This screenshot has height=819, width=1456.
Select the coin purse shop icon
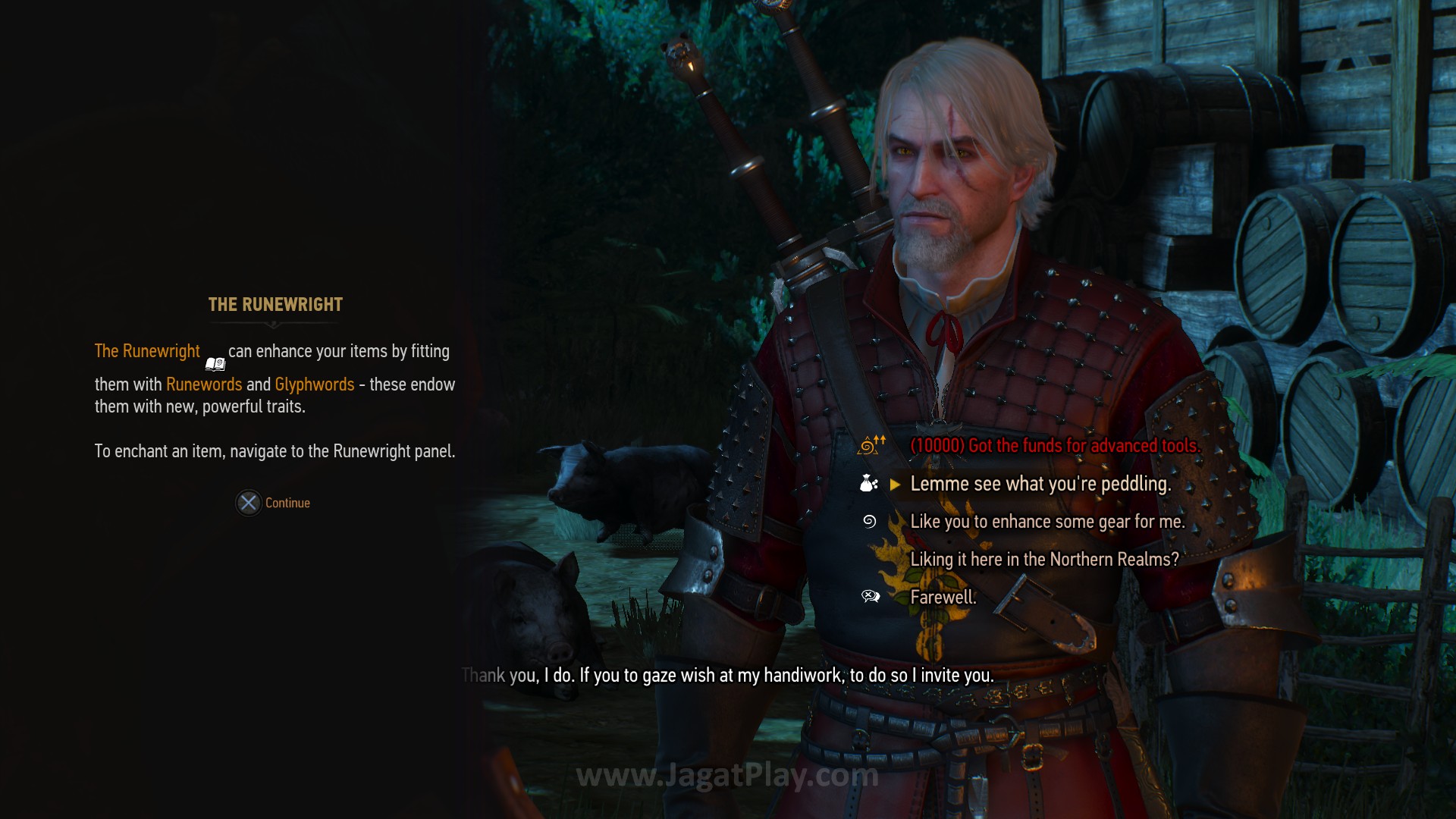(866, 484)
